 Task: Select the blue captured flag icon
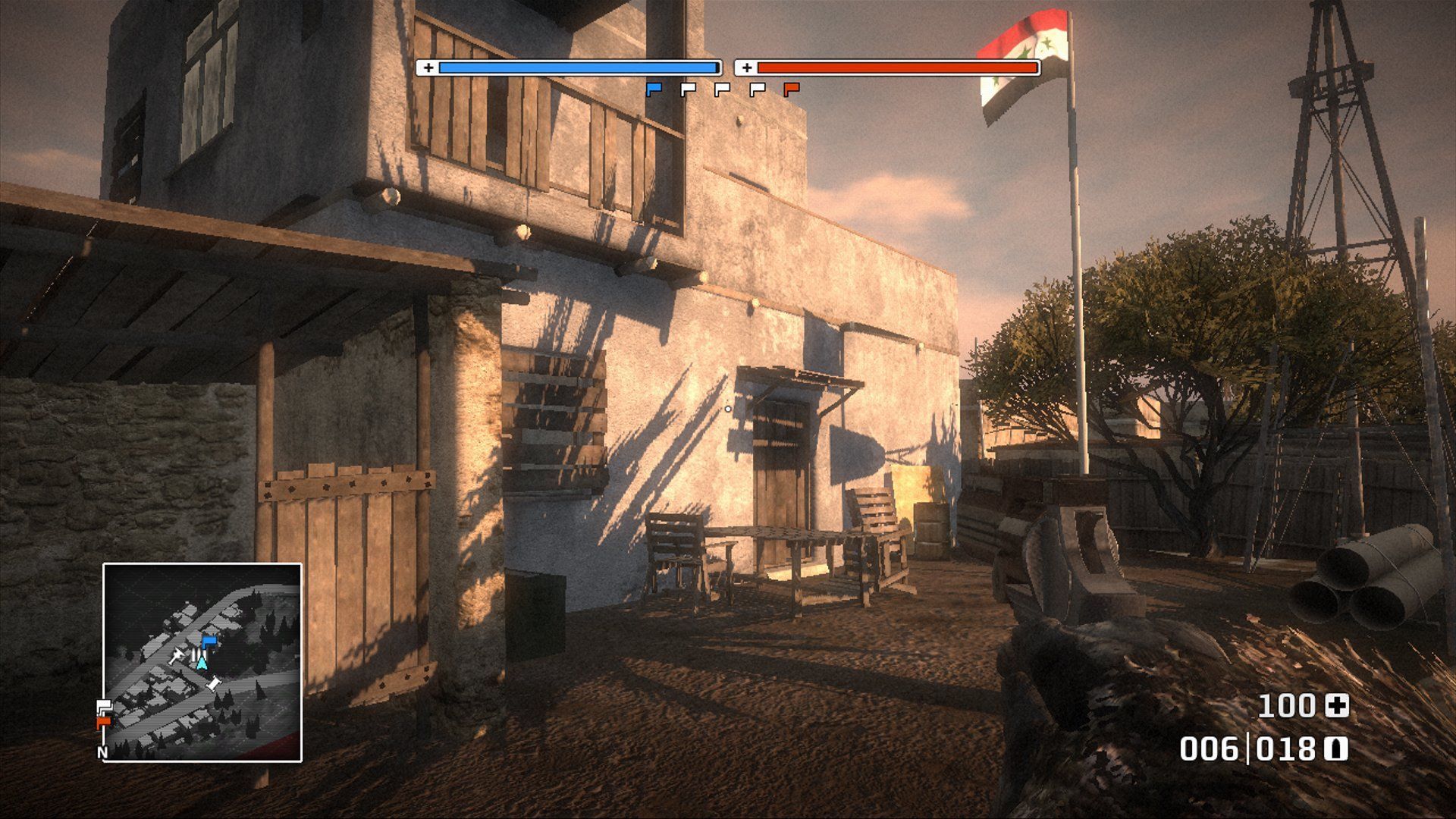point(654,89)
